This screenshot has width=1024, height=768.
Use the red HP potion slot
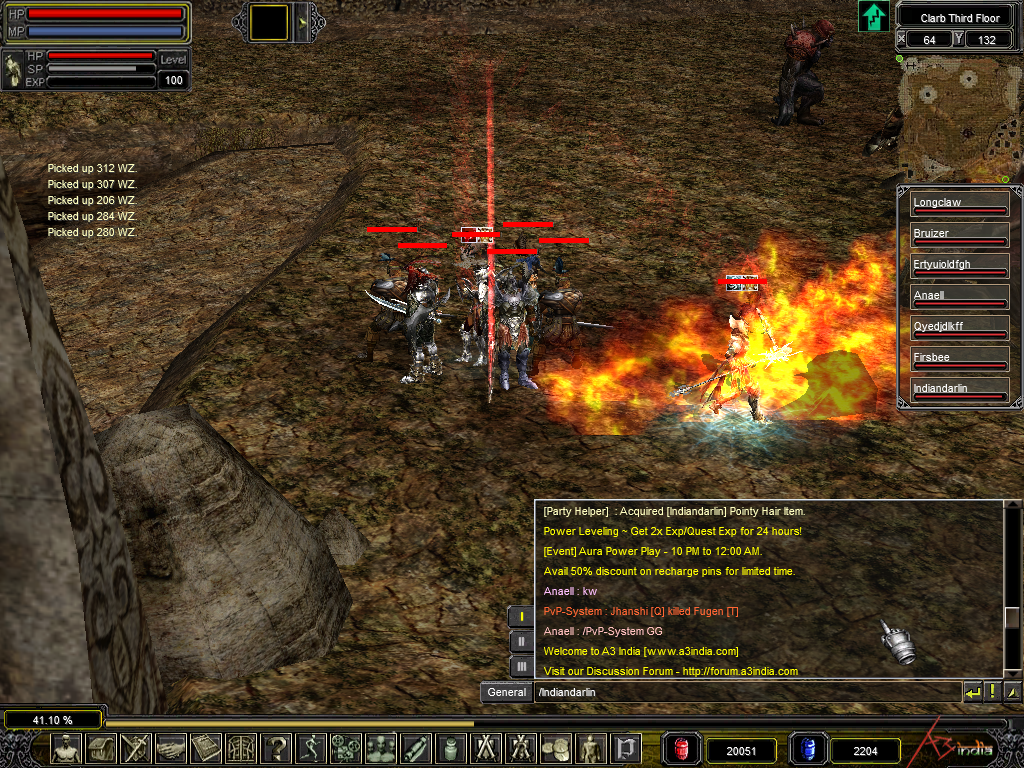coord(683,749)
